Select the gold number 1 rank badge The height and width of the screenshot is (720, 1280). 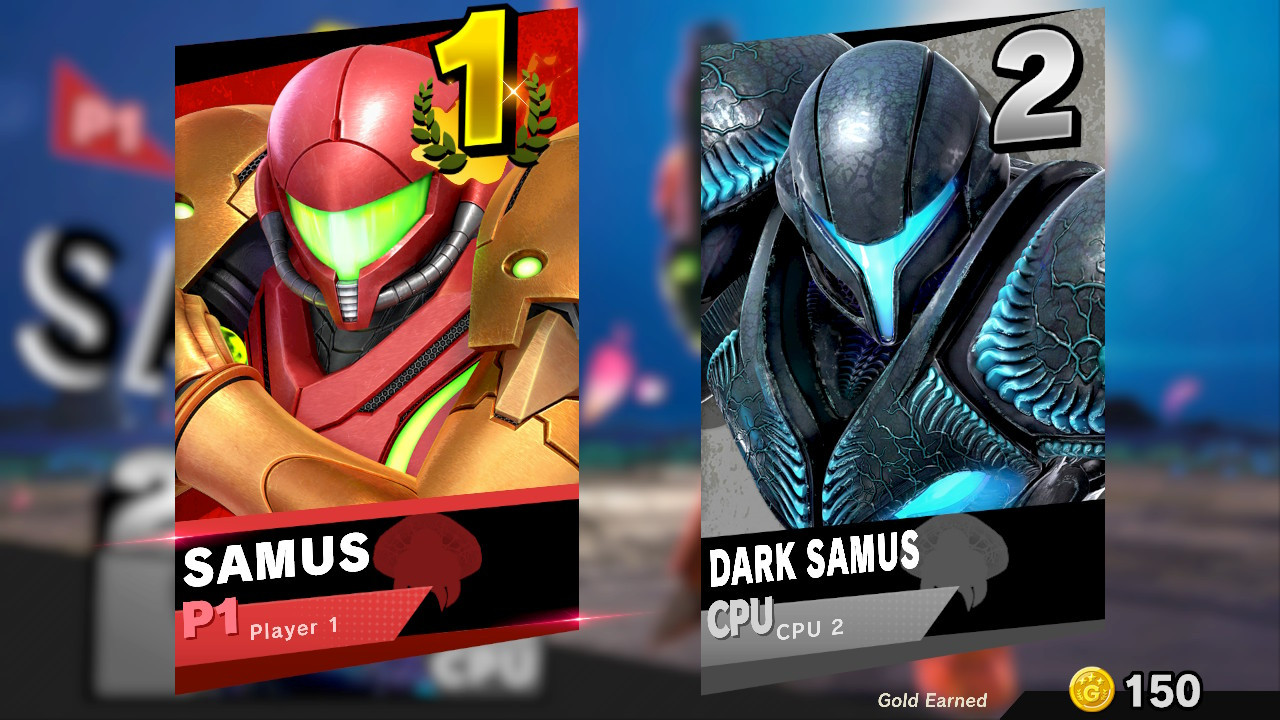click(x=474, y=90)
